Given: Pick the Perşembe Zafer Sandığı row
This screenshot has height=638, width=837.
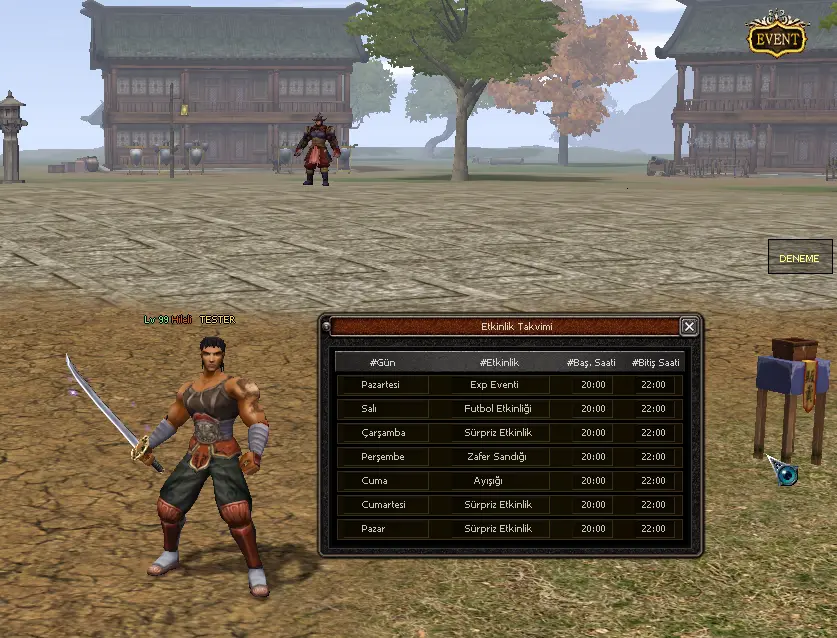Looking at the screenshot, I should (x=509, y=457).
